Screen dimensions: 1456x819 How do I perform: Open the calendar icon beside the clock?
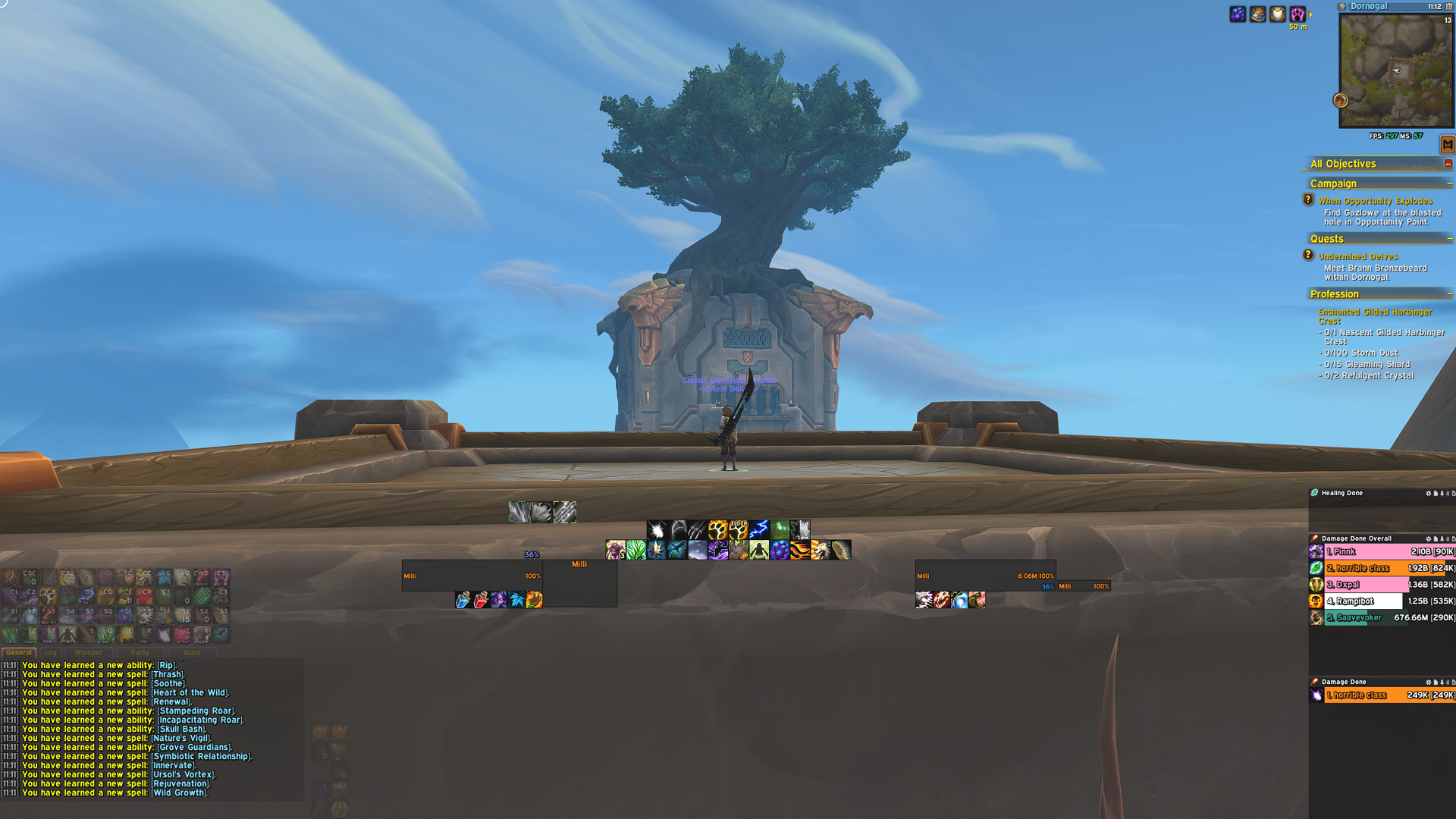1449,7
